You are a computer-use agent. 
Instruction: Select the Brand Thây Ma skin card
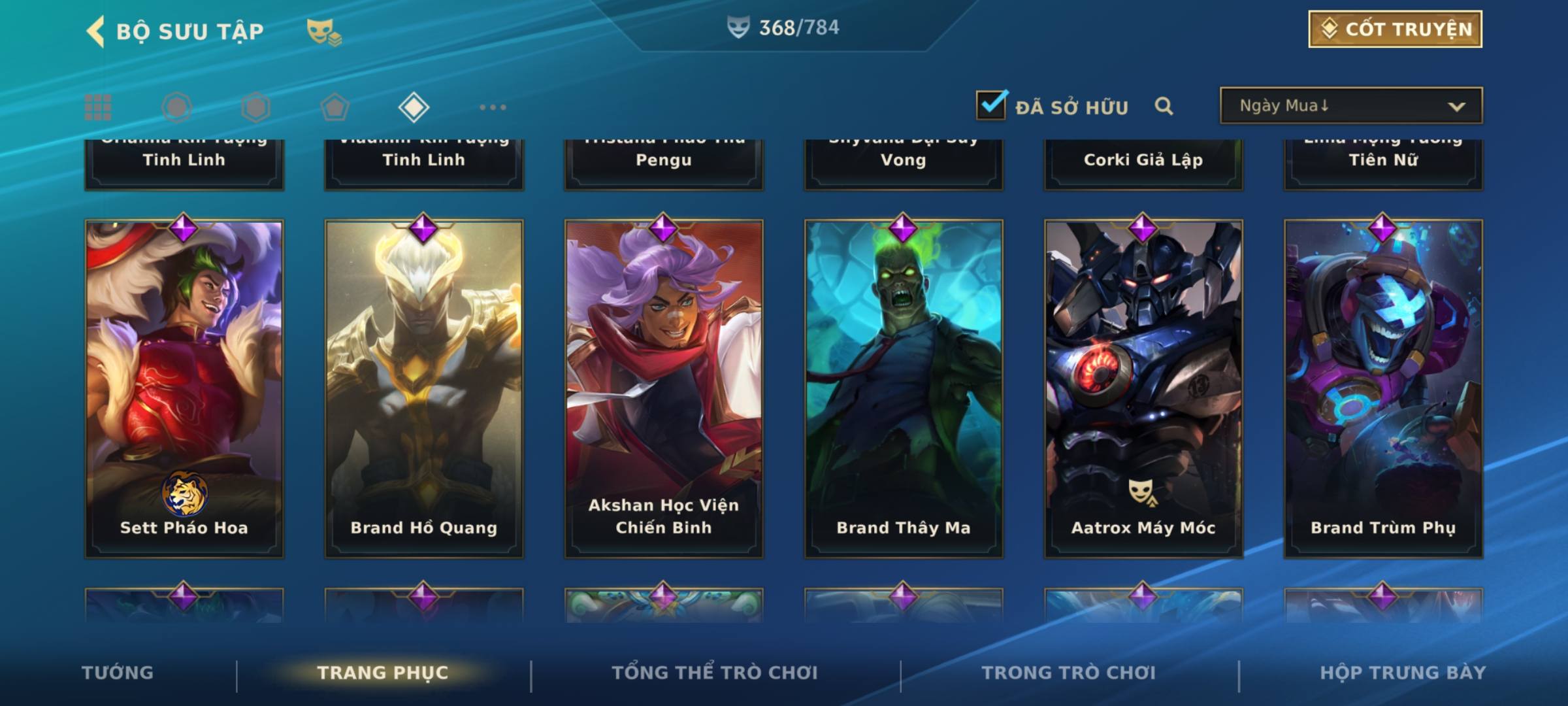904,388
